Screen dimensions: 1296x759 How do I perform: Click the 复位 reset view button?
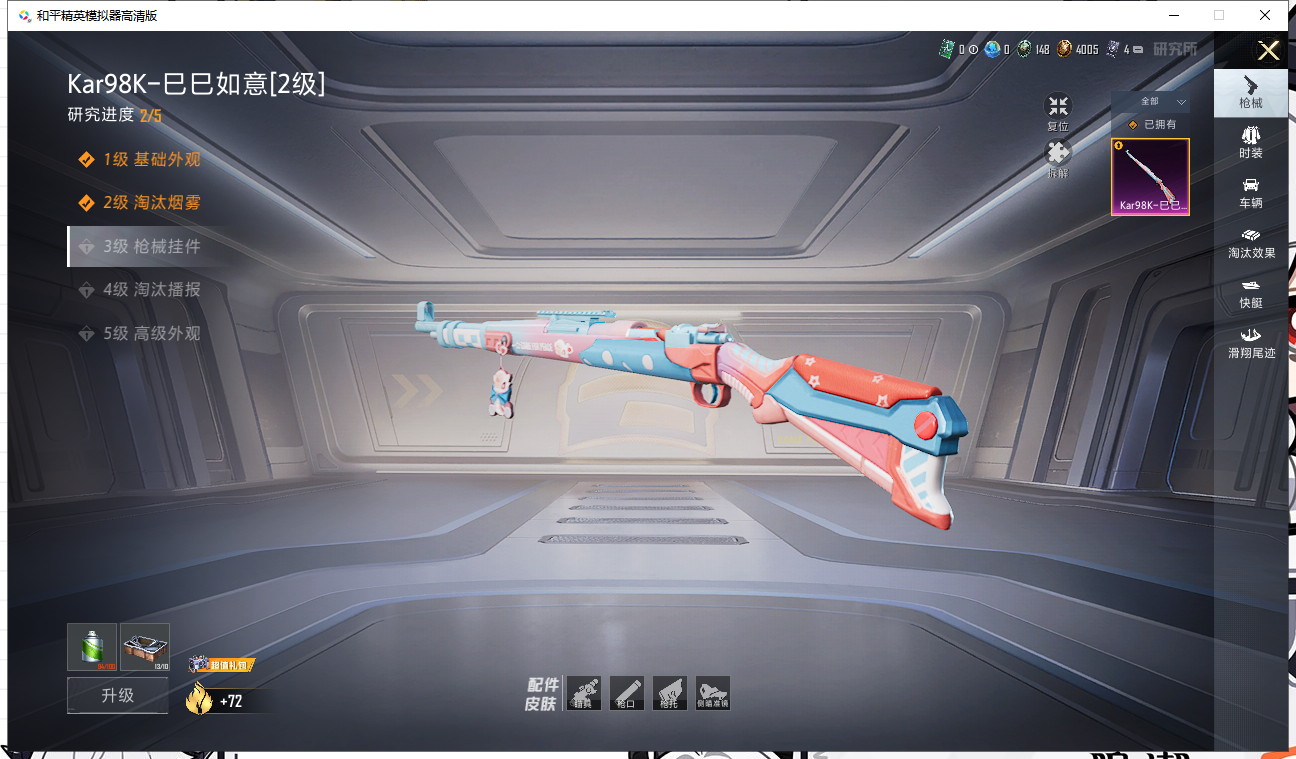click(1058, 111)
